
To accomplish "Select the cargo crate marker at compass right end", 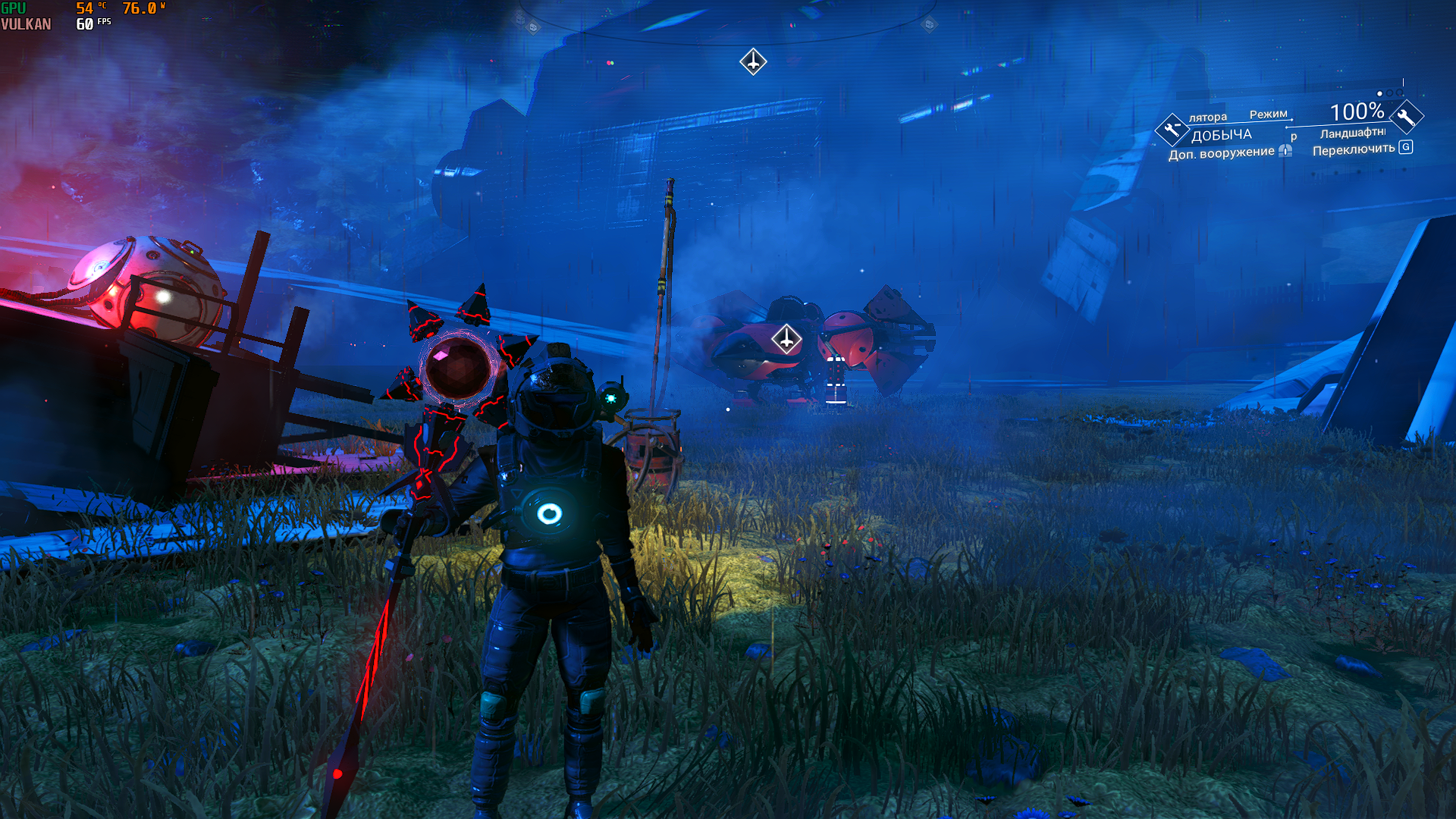I will (929, 25).
